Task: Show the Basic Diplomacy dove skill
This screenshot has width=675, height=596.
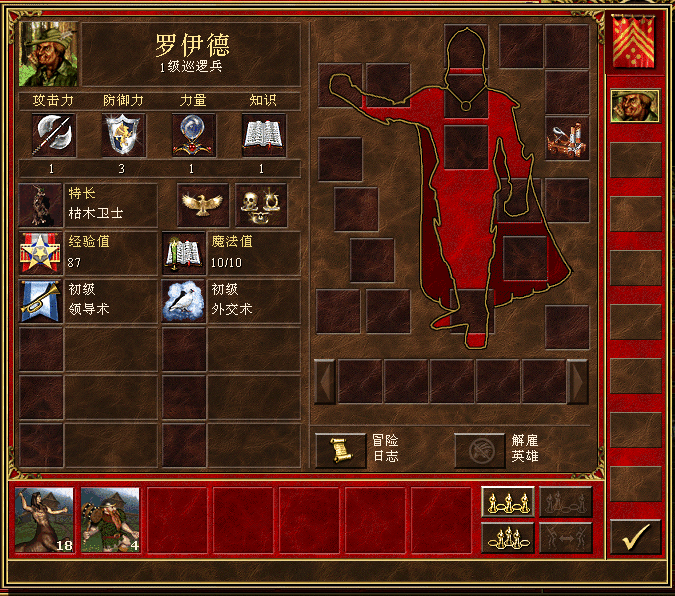Action: tap(183, 301)
